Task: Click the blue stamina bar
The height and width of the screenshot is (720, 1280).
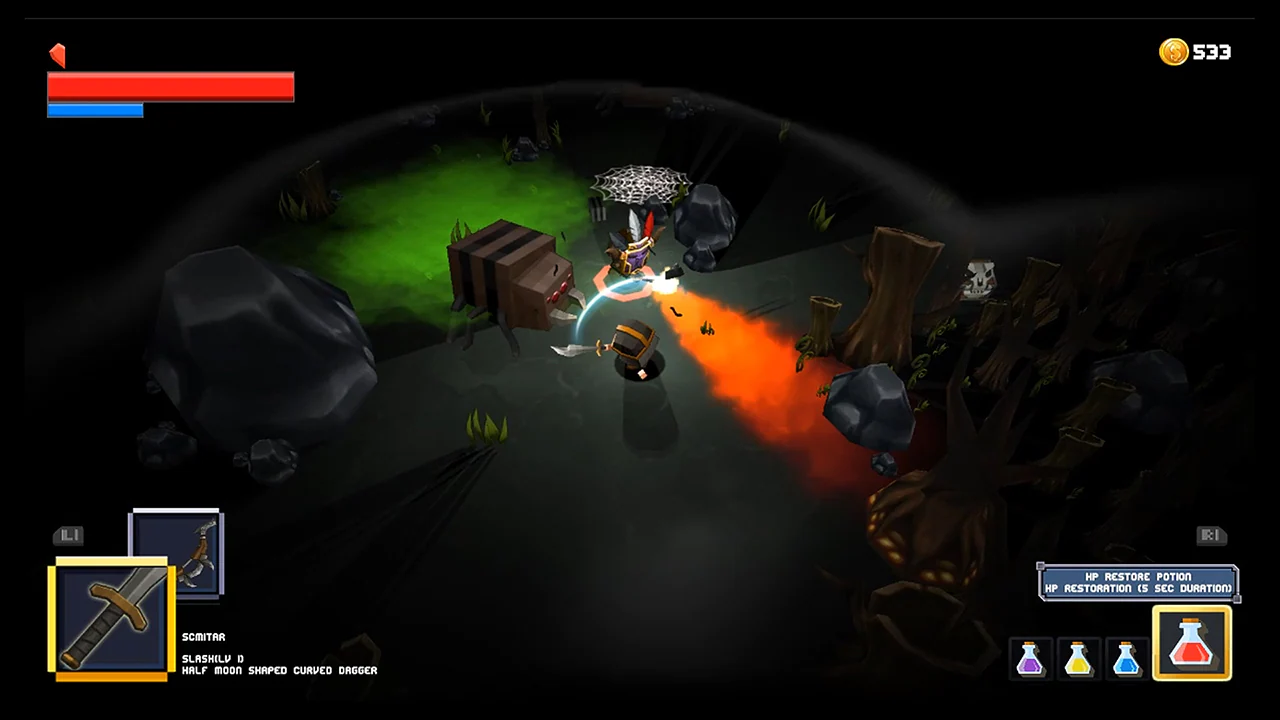Action: [x=95, y=109]
